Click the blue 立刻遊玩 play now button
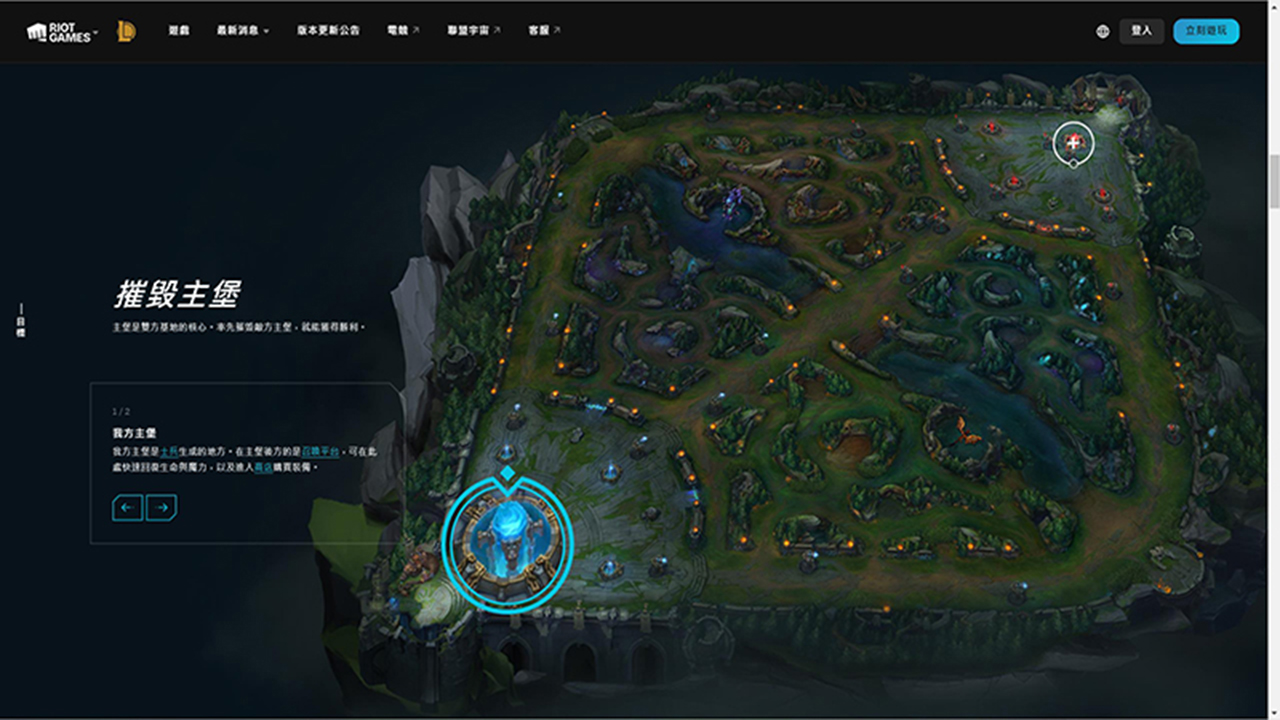 [1206, 31]
